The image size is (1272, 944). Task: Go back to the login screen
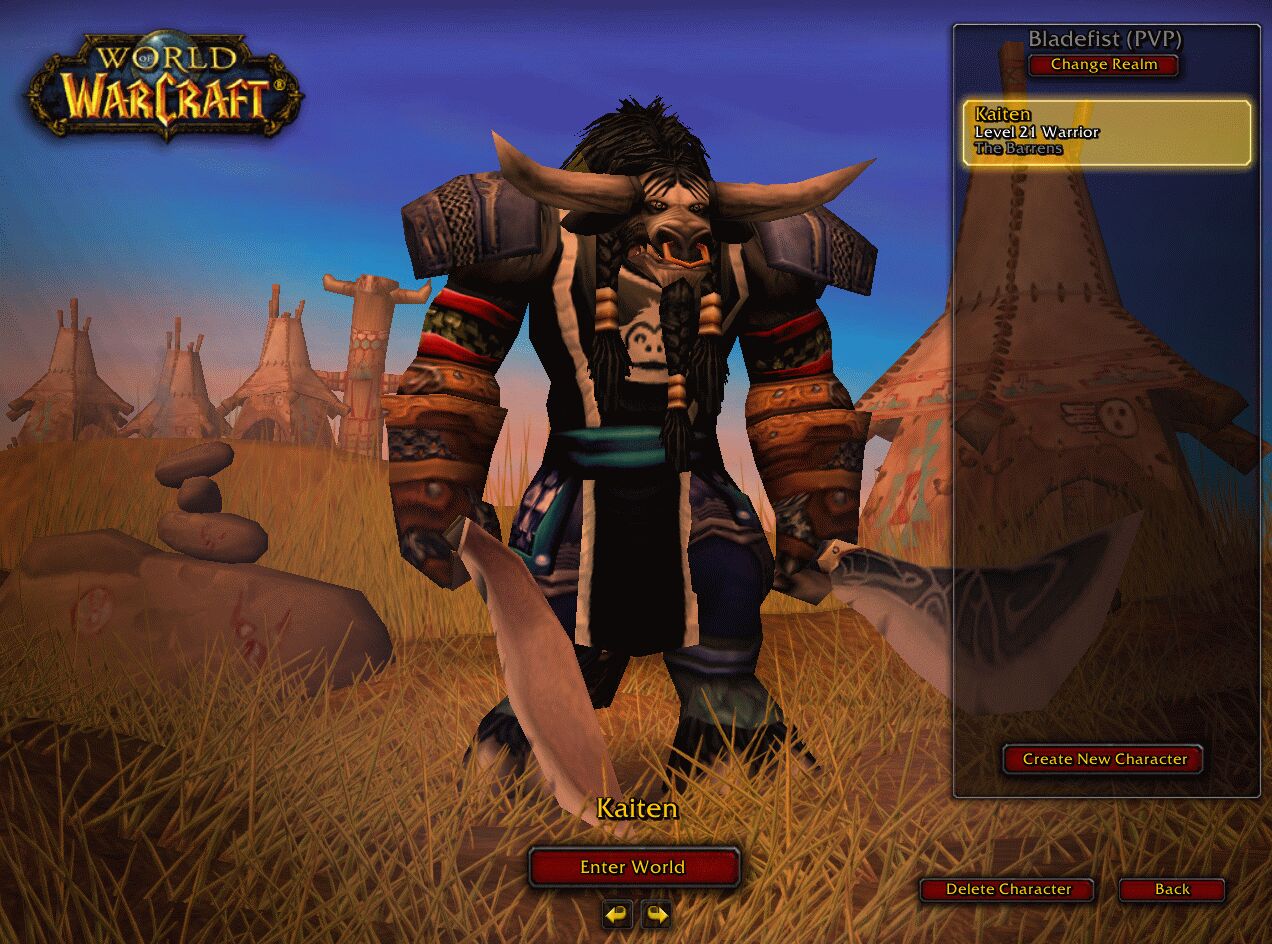[x=1171, y=889]
